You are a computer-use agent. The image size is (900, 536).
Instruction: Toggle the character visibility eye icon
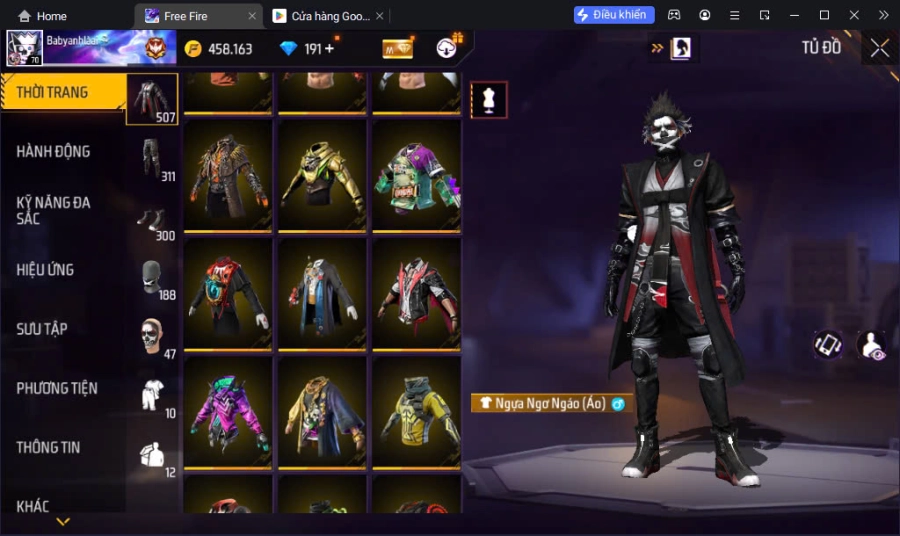871,346
